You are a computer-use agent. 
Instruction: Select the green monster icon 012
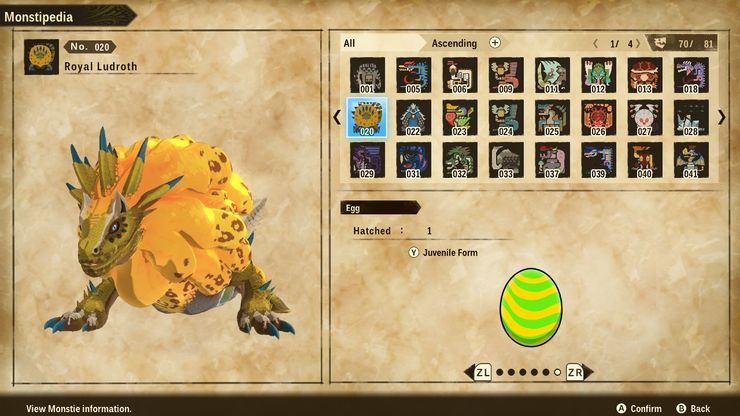pyautogui.click(x=598, y=75)
